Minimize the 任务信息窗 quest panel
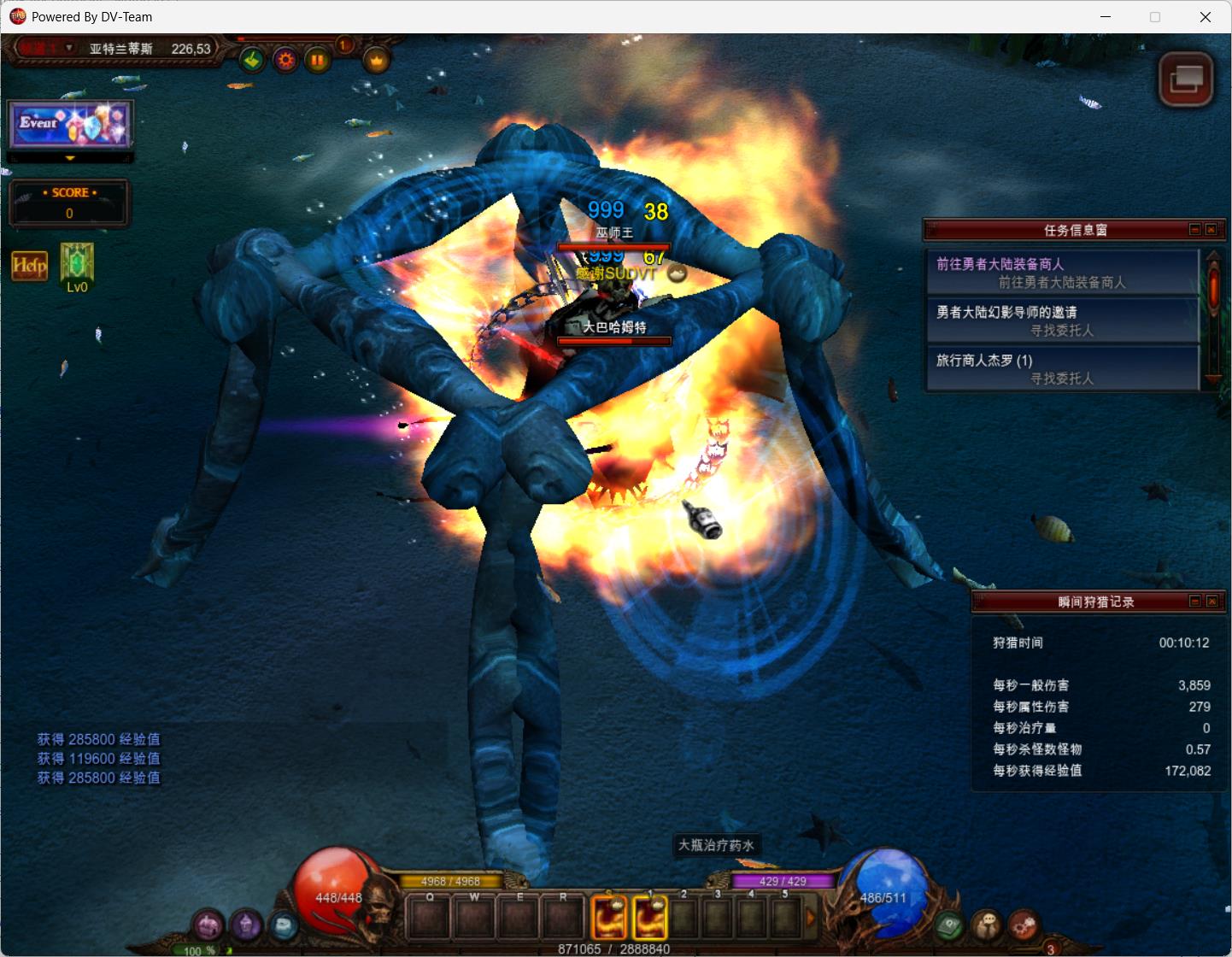Image resolution: width=1232 pixels, height=957 pixels. [1195, 229]
